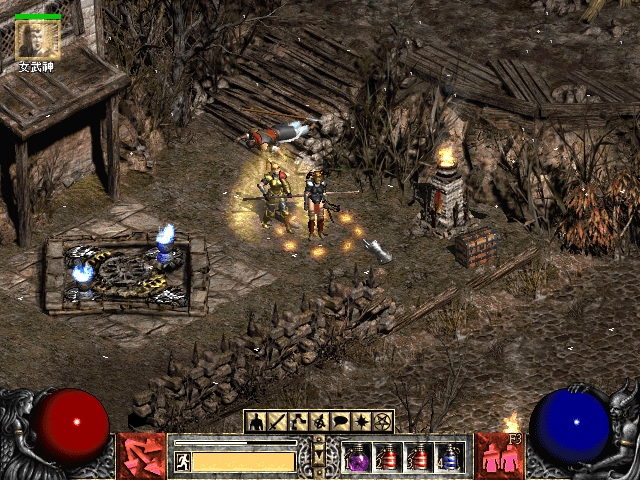Use the purple rejuvenation potion in belt
Screen dimensions: 640x480
(x=357, y=457)
